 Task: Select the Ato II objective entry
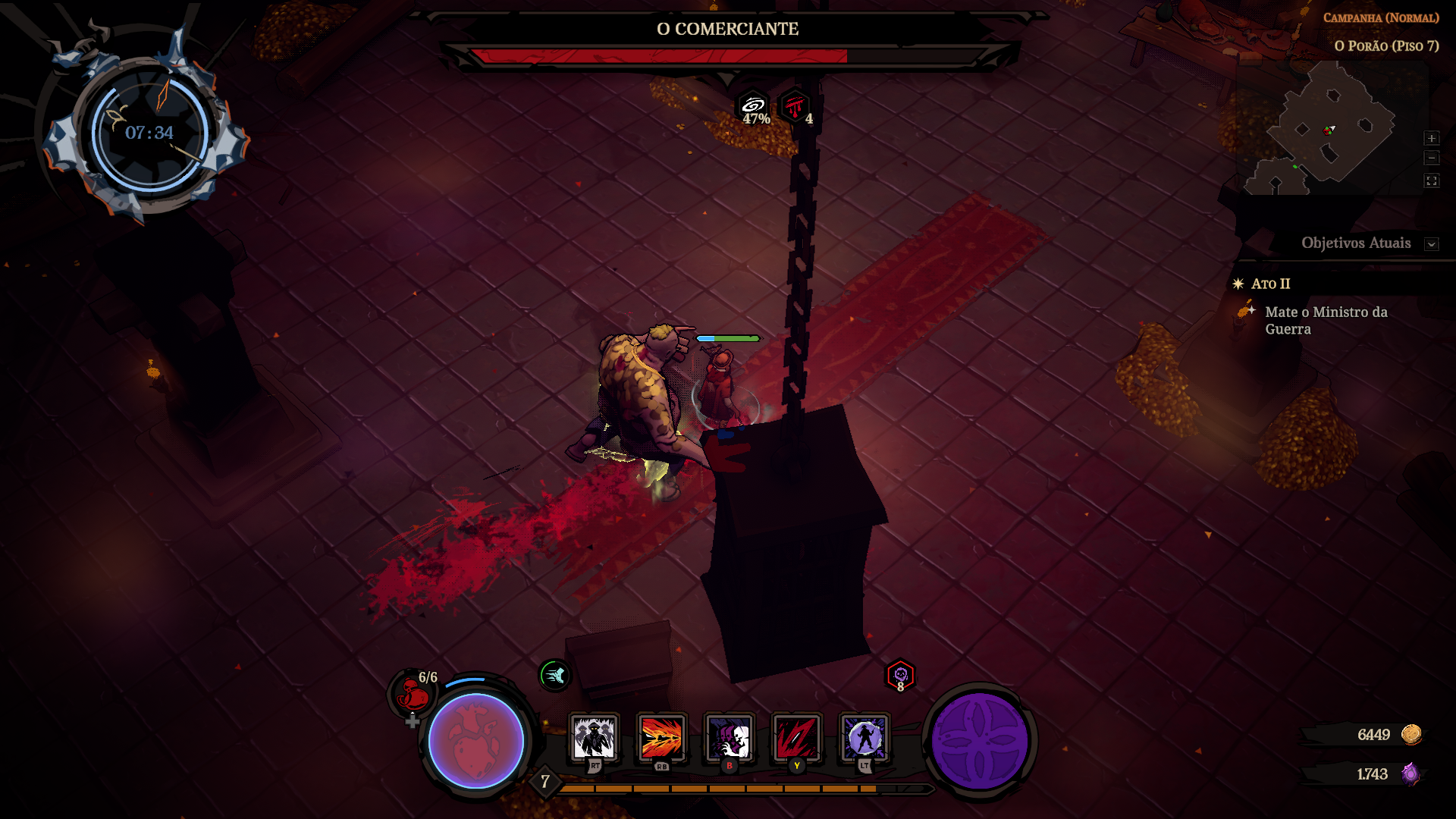[x=1270, y=284]
